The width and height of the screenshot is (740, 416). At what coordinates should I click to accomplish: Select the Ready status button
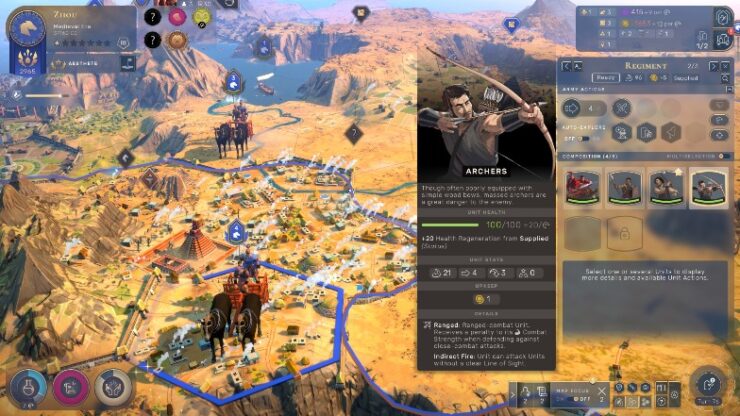click(606, 77)
